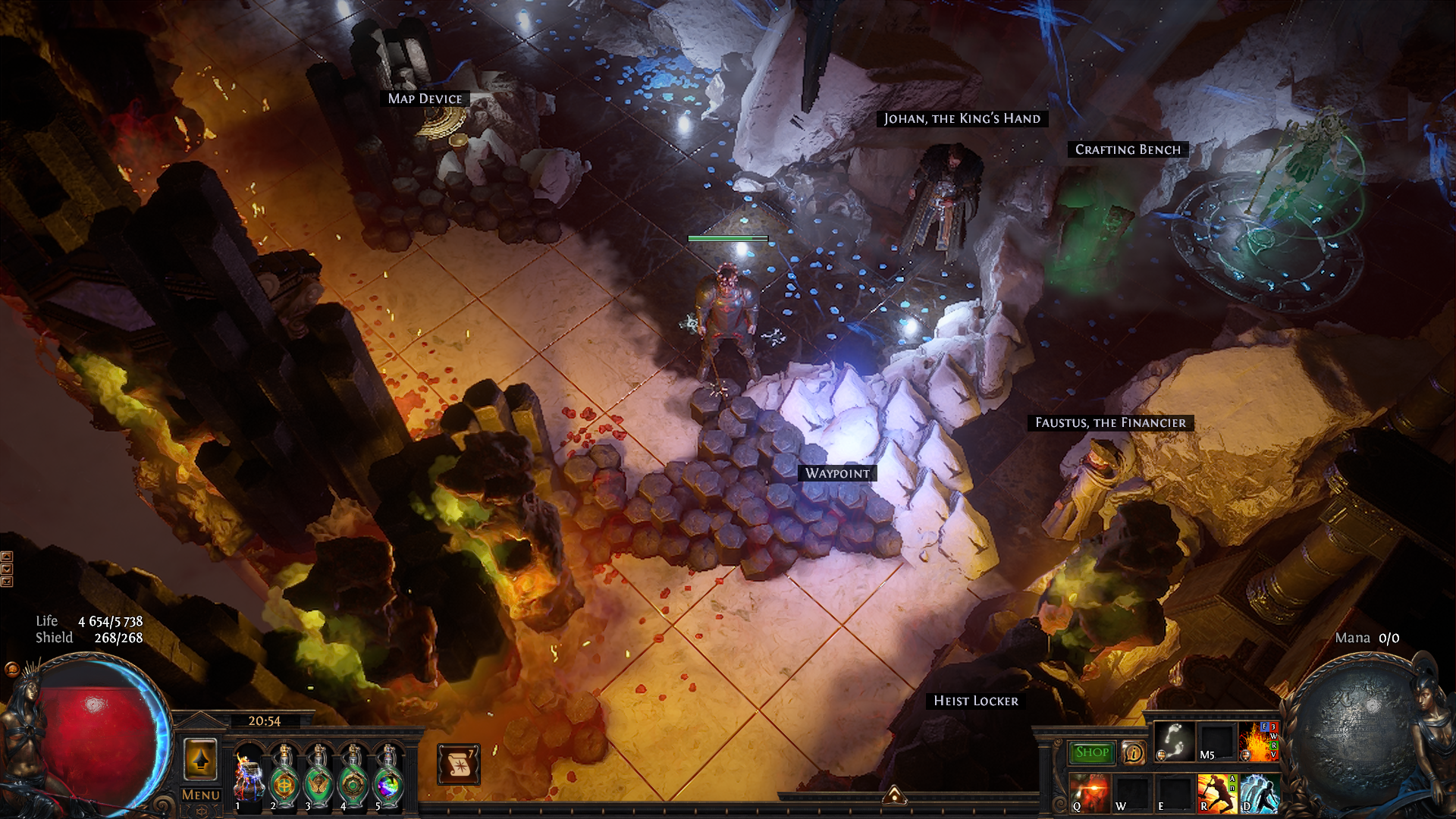This screenshot has width=1456, height=819.
Task: Use the green flask in slot 2
Action: point(283,773)
